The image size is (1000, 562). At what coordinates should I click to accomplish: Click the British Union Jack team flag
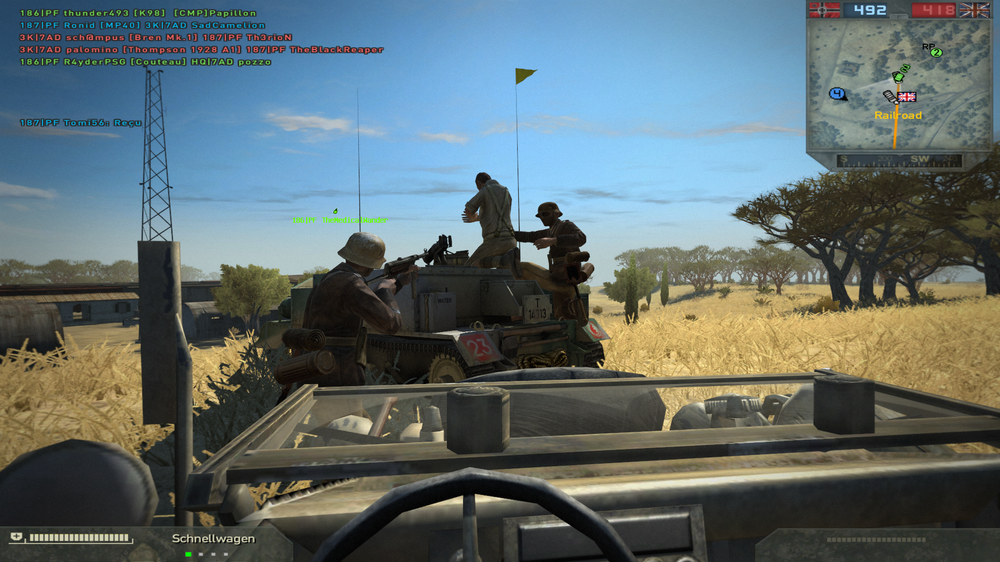tap(973, 10)
